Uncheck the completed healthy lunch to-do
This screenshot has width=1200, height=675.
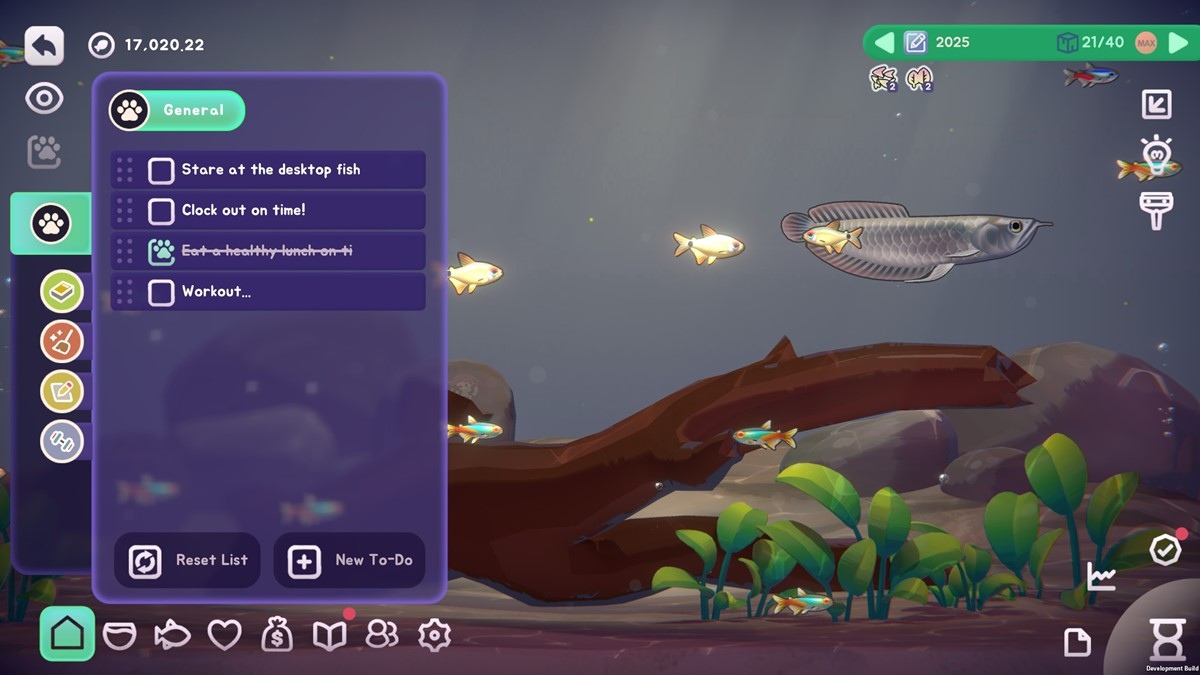(x=161, y=251)
